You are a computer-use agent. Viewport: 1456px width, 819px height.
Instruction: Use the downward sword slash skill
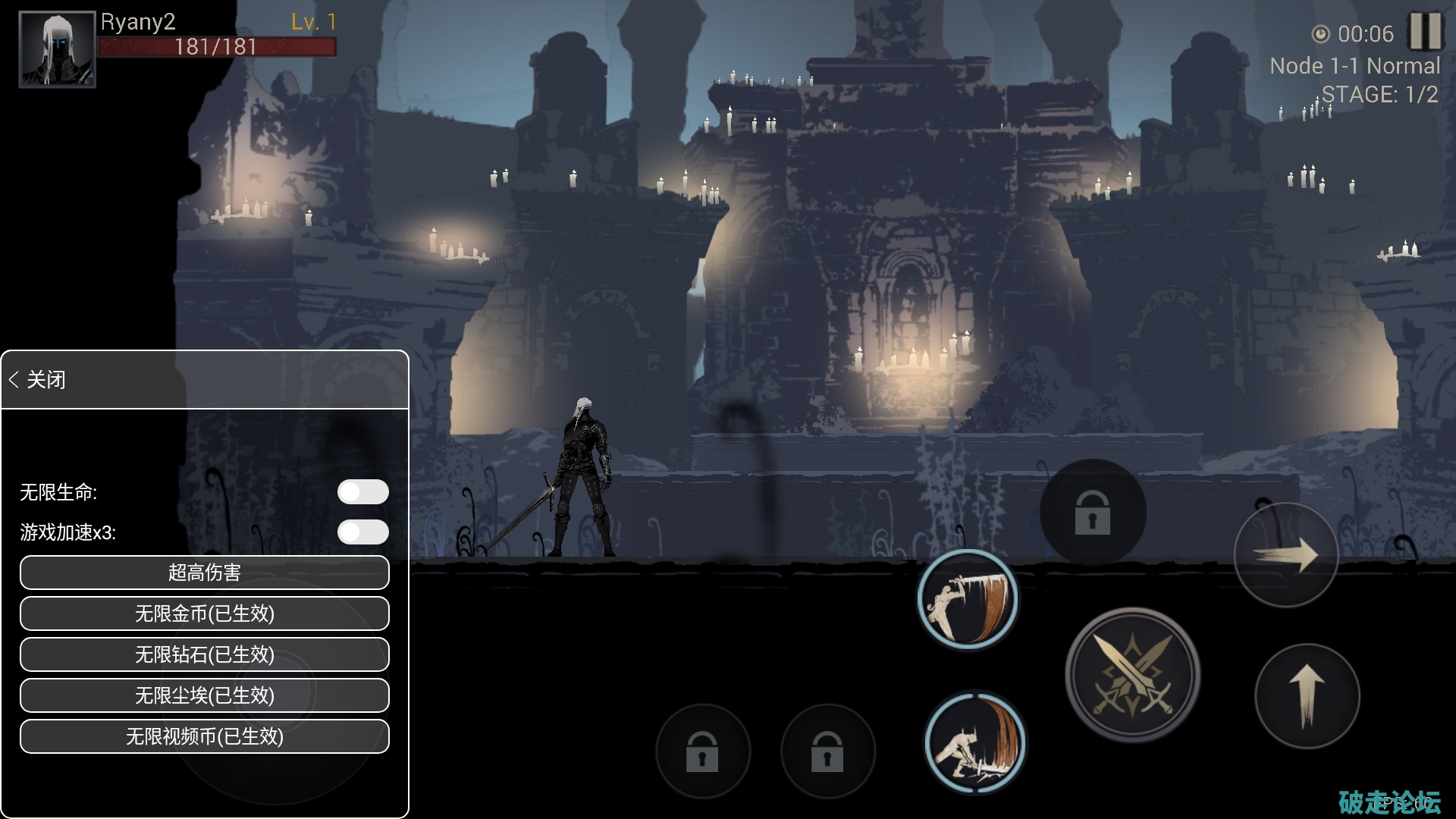click(x=967, y=599)
